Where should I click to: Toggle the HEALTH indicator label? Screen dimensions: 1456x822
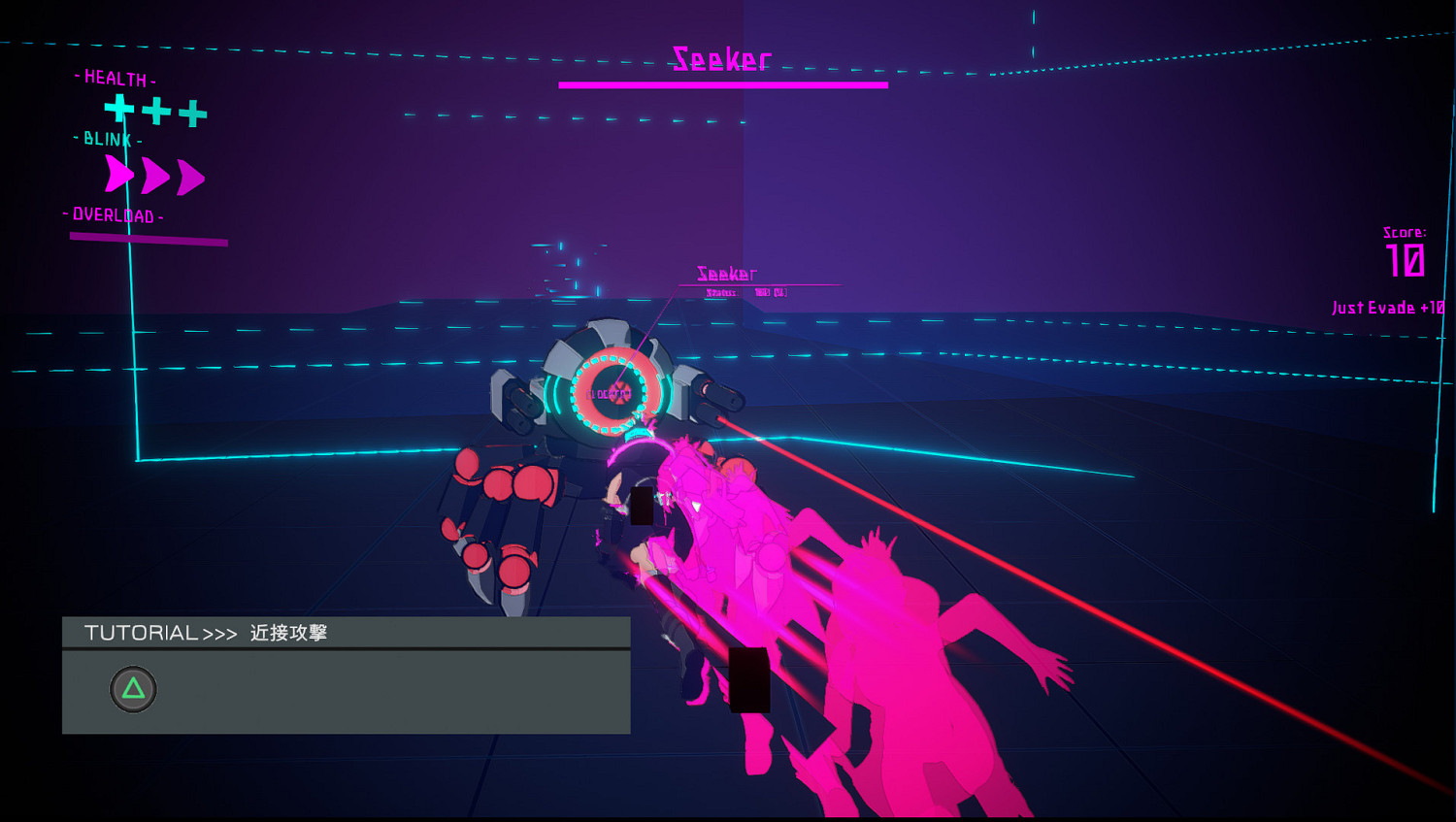tap(115, 79)
